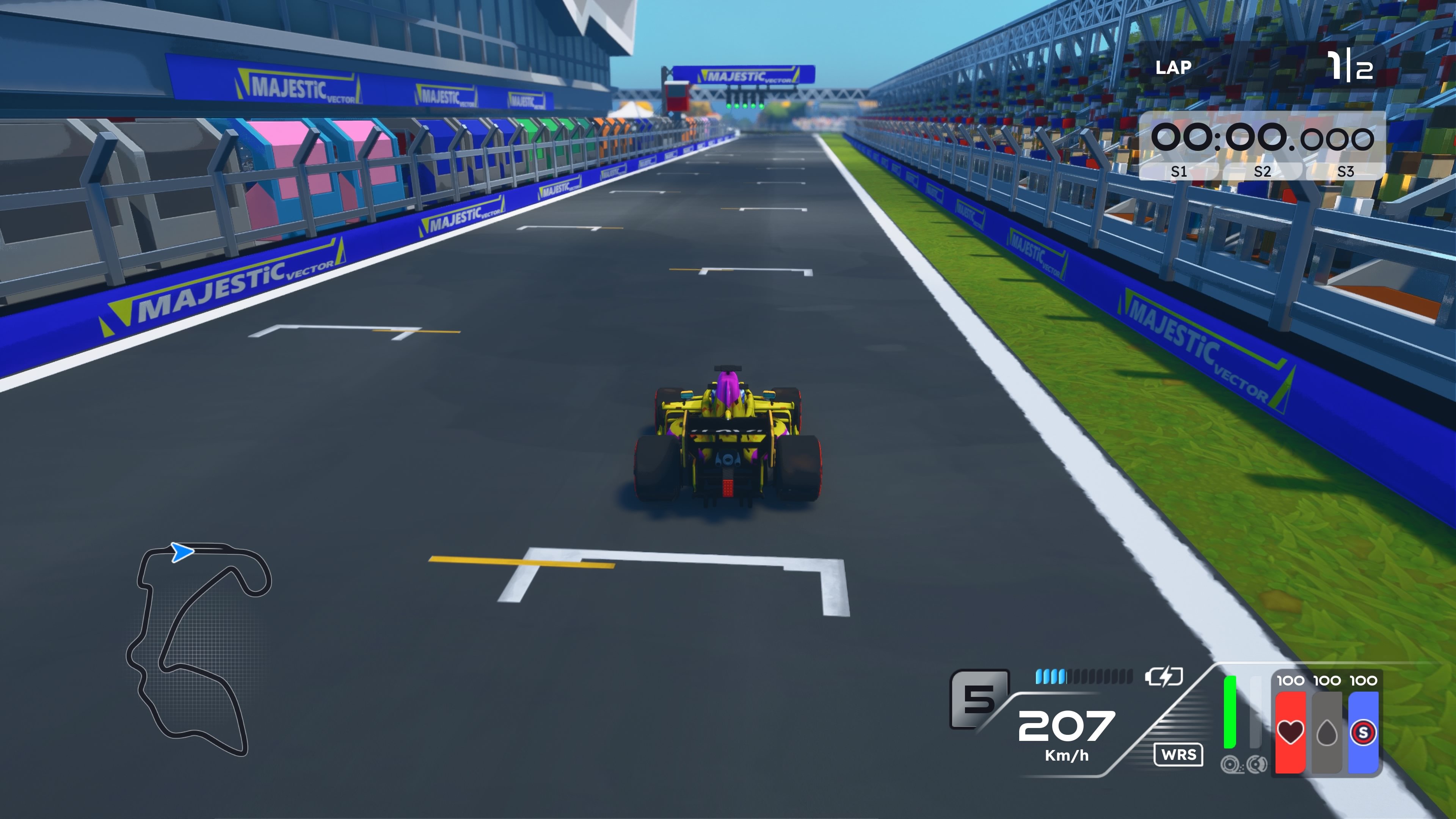The image size is (1456, 819).
Task: Select the player arrow on the minimap
Action: click(182, 552)
